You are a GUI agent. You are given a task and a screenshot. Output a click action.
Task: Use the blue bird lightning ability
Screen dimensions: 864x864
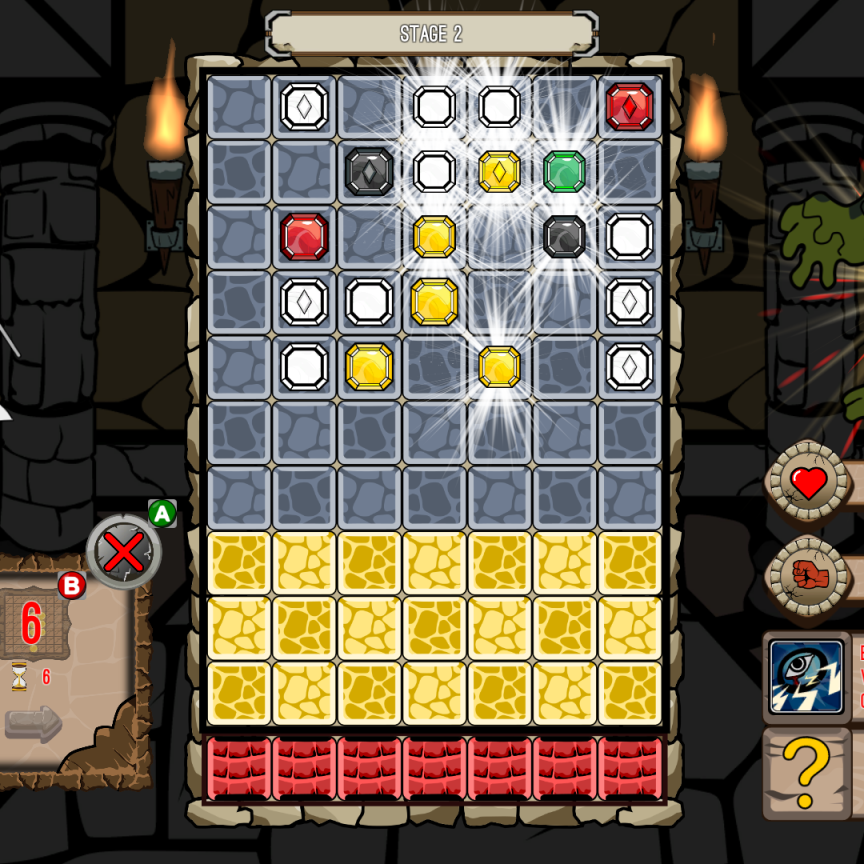coord(806,676)
